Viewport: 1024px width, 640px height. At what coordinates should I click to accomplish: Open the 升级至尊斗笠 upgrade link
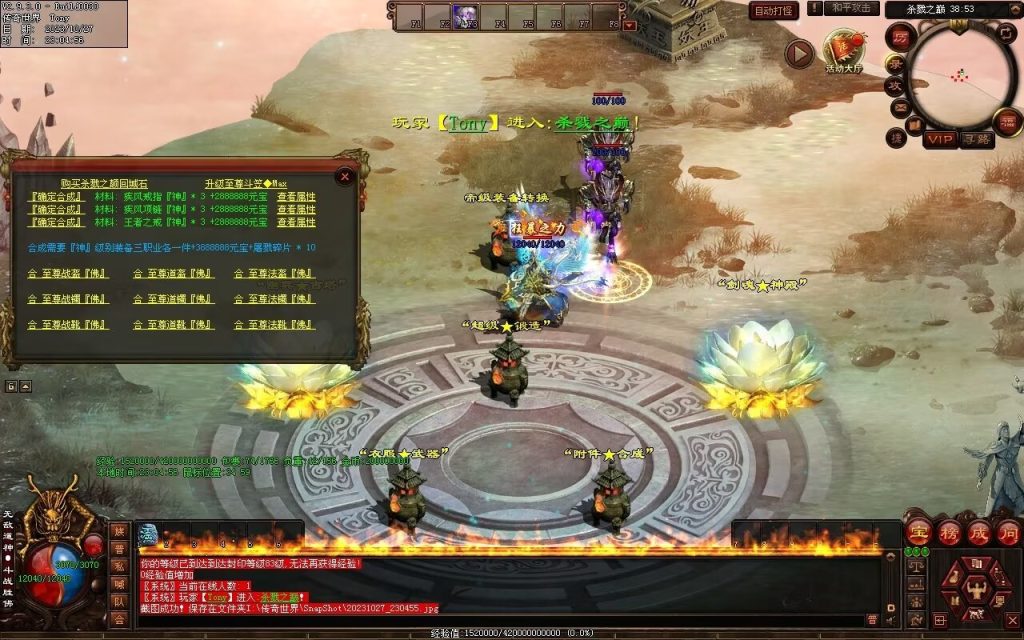246,184
